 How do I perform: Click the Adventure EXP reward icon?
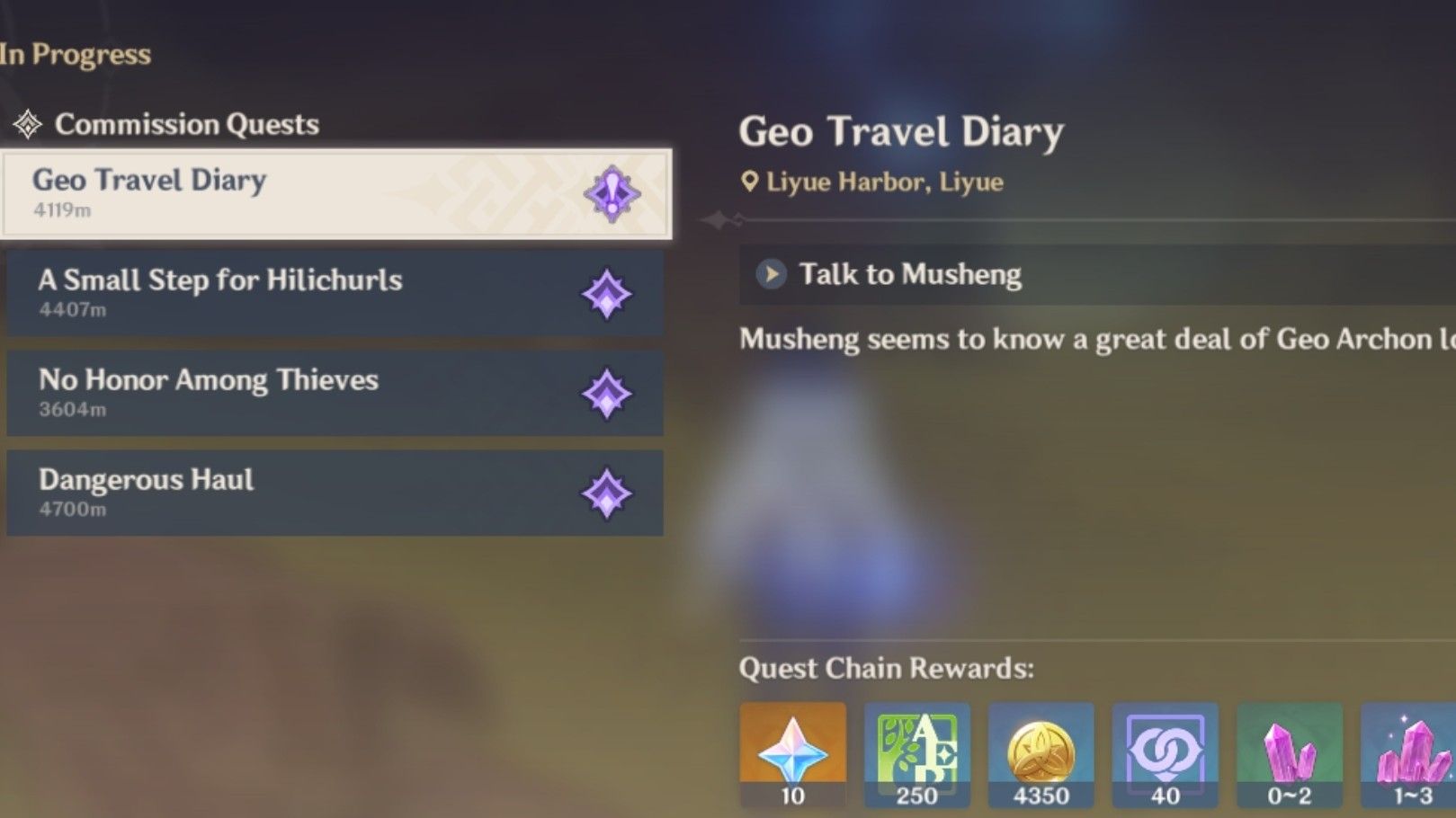click(x=917, y=751)
